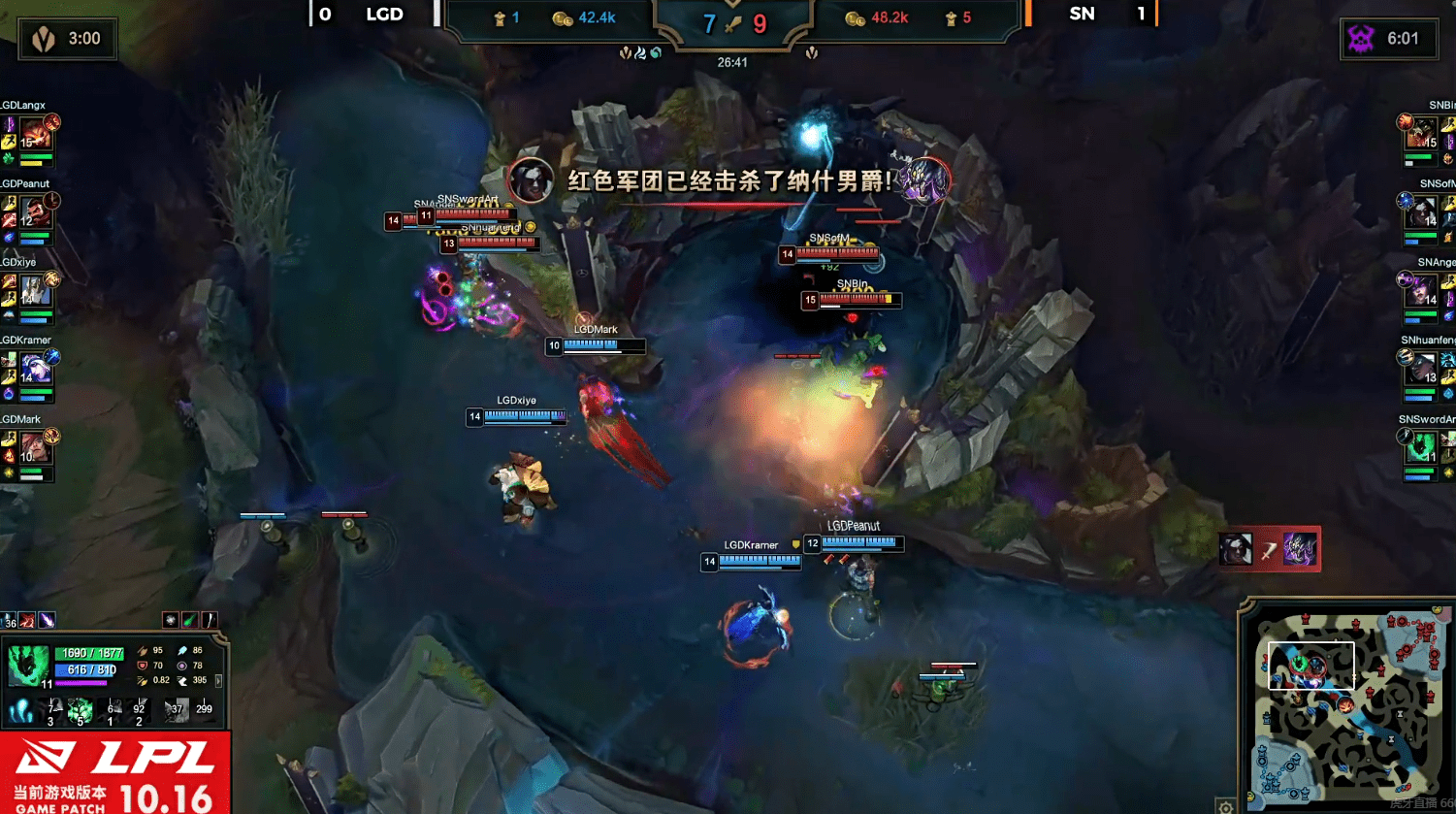Select SNAngel's champion portrait
Screen dimensions: 1456x814
[1422, 290]
